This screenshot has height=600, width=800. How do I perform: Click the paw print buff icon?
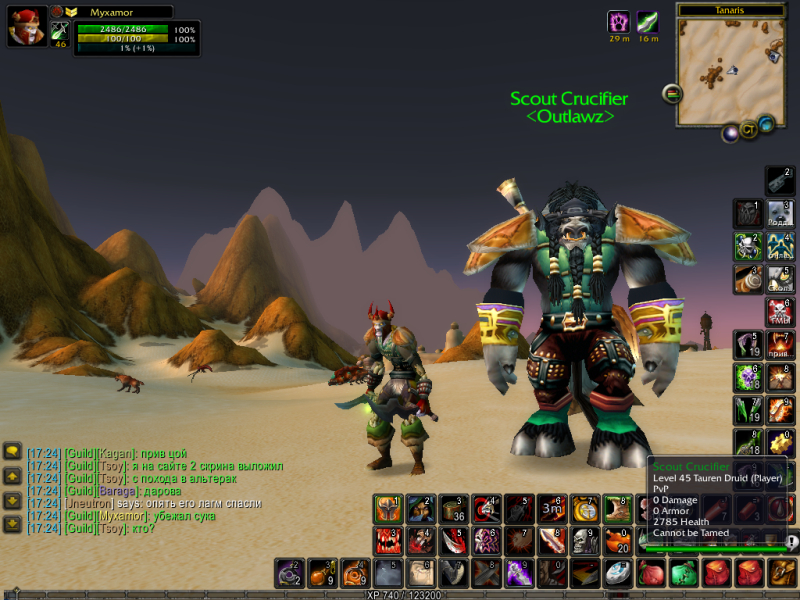[619, 22]
